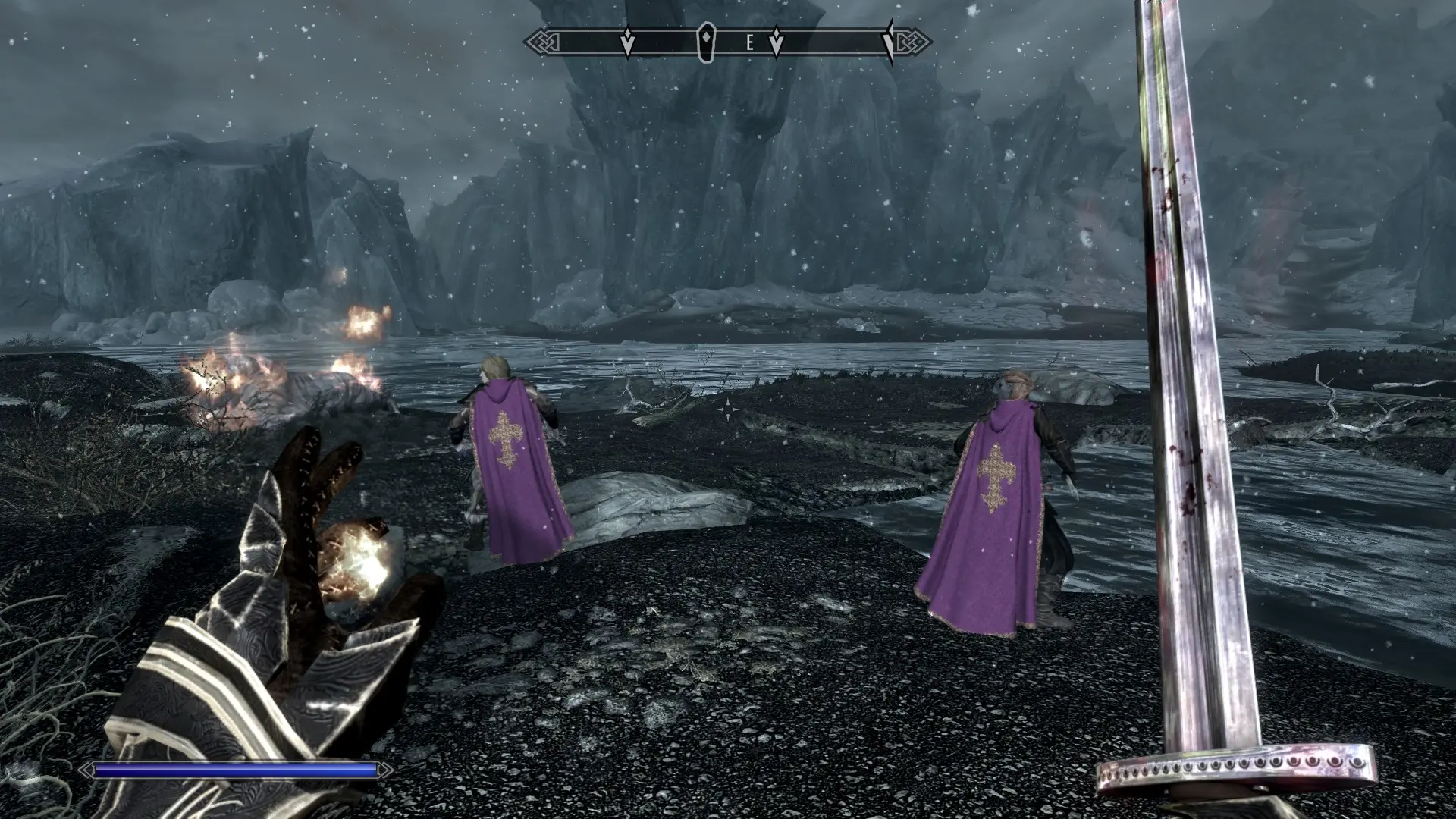The image size is (1456, 819).
Task: Click the East heading letter on the compass
Action: [749, 43]
